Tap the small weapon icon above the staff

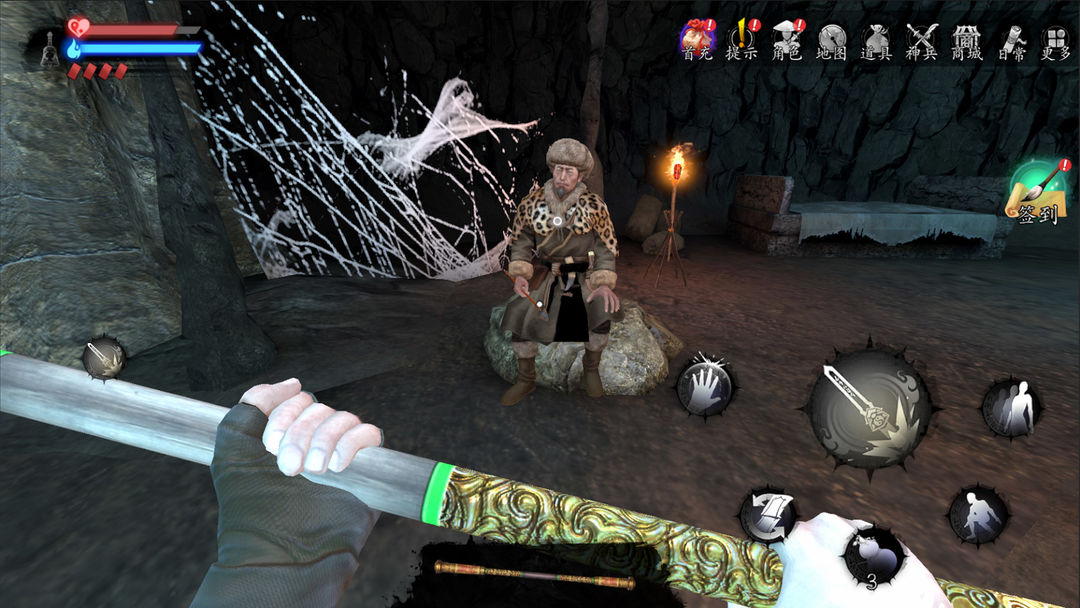coord(103,357)
